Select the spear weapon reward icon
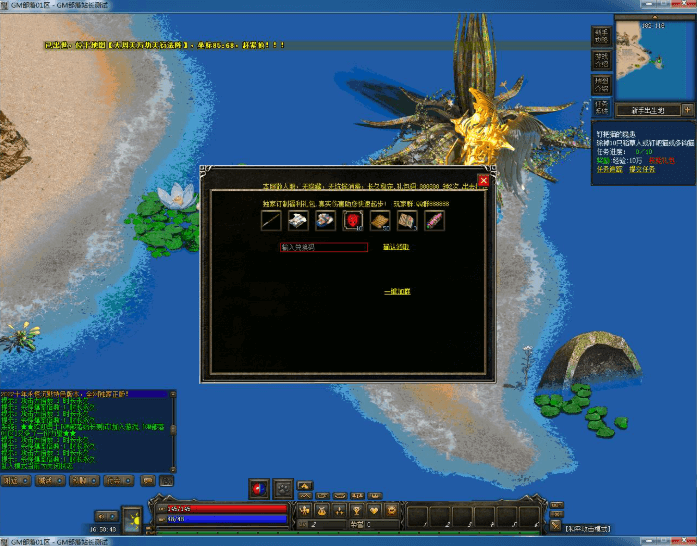 [272, 221]
